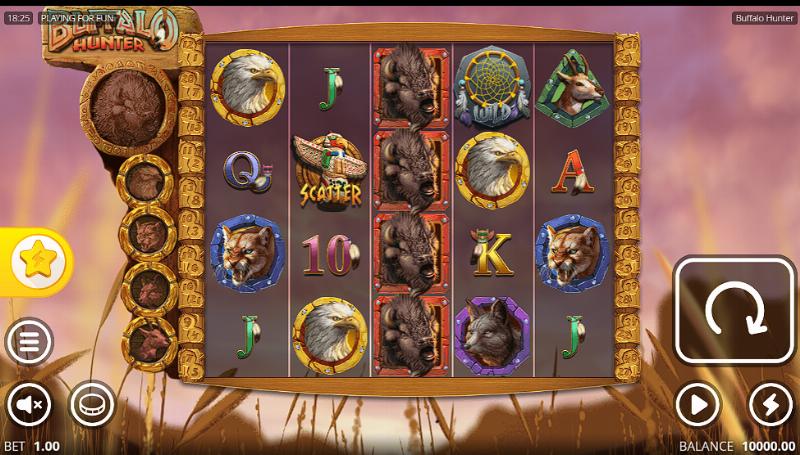The image size is (800, 455).
Task: Toggle the muted sound button
Action: (x=29, y=404)
